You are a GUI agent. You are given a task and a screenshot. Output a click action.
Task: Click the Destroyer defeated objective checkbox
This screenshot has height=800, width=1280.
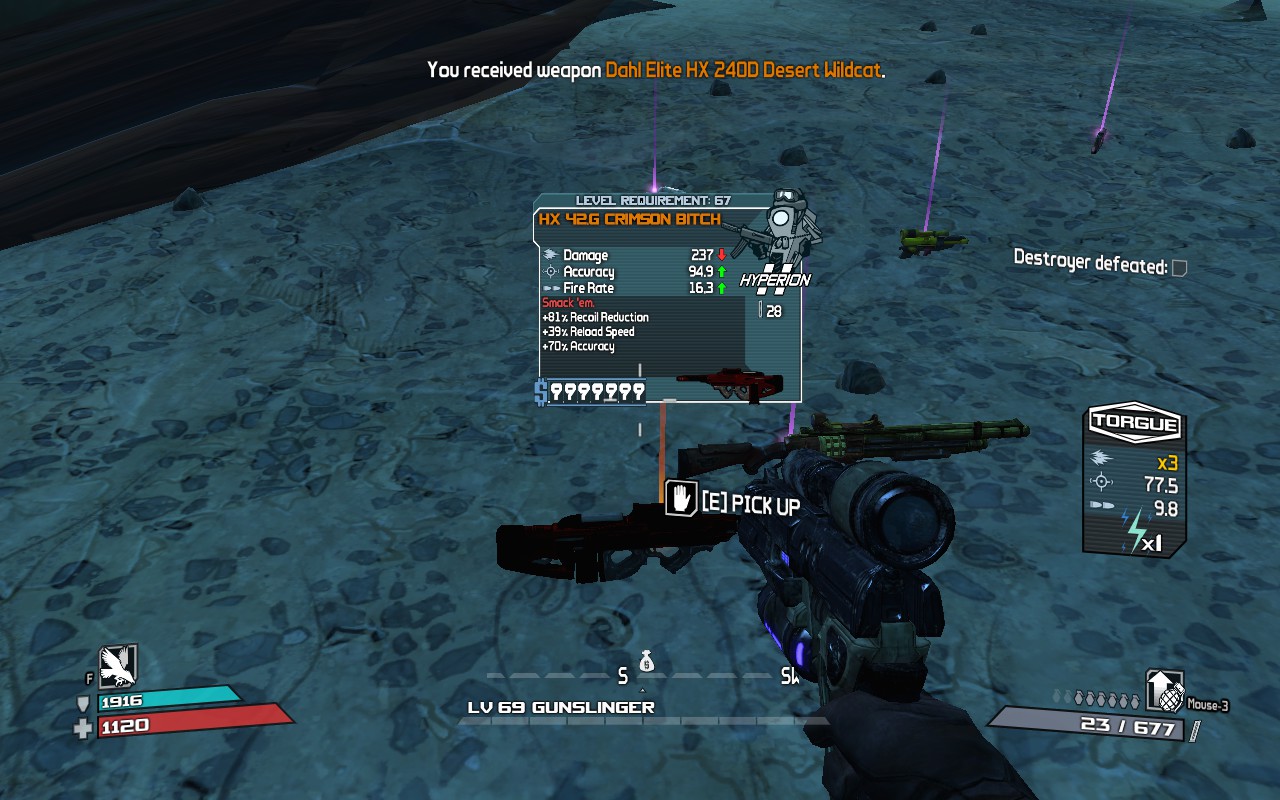click(x=1180, y=268)
